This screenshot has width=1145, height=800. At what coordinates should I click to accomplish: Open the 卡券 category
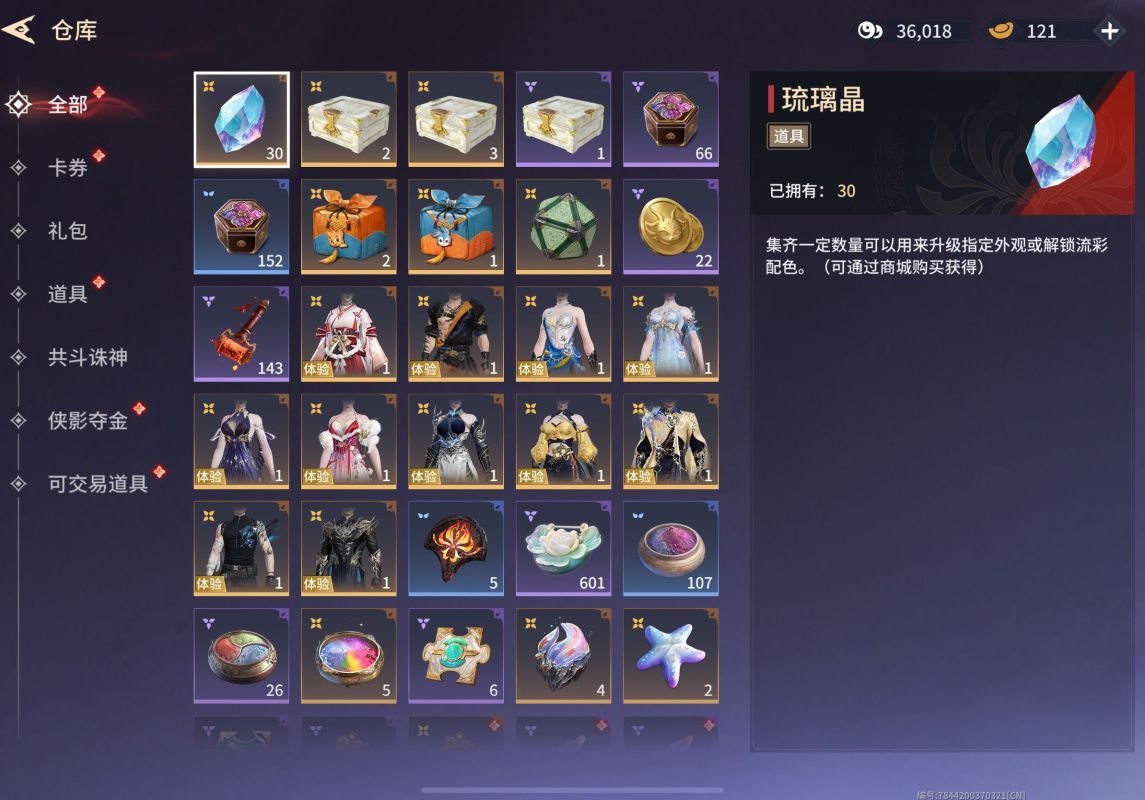point(67,167)
